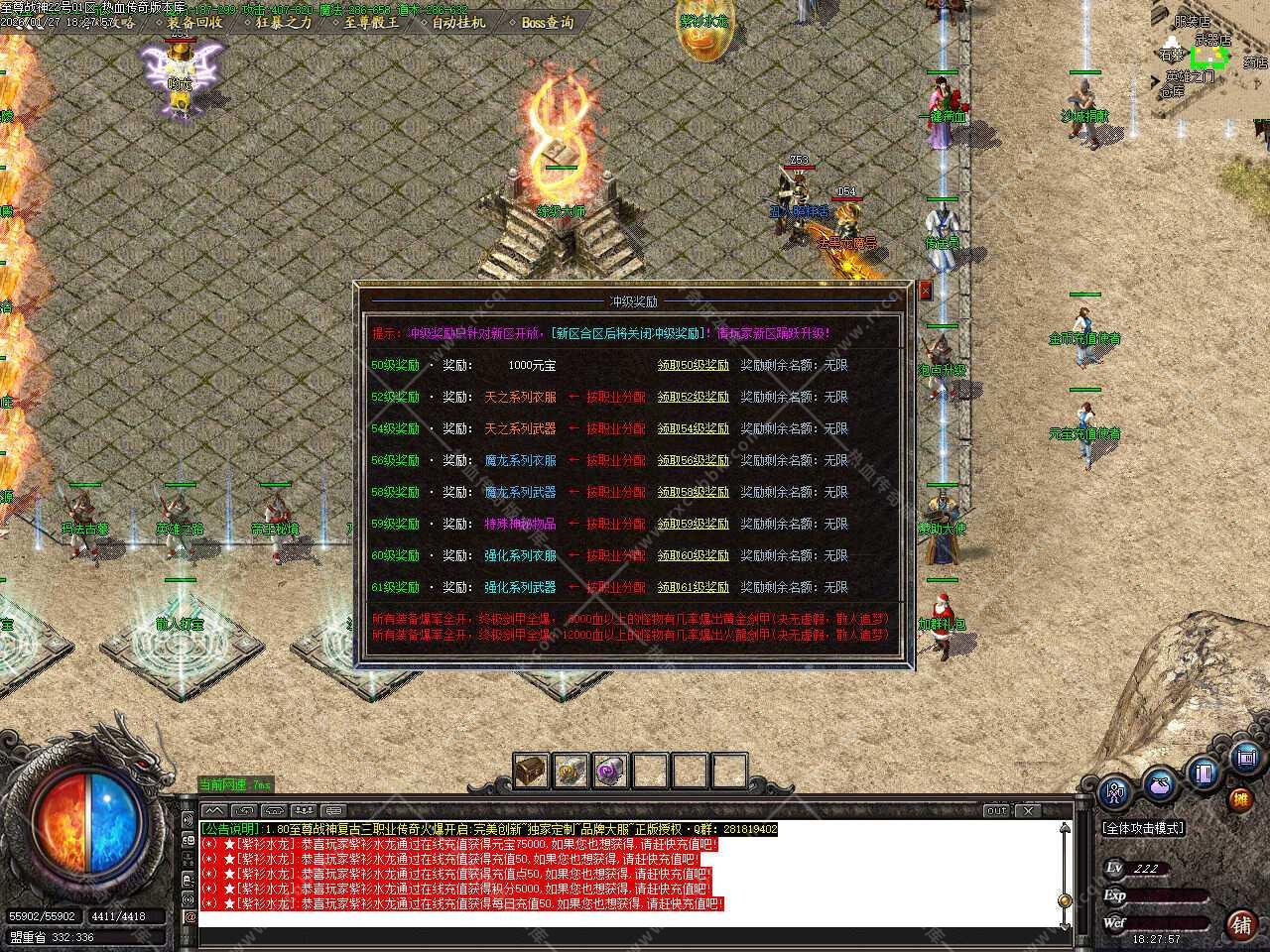Claim the 领取56级奖励 link
Screen dimensions: 1270x952
(693, 460)
